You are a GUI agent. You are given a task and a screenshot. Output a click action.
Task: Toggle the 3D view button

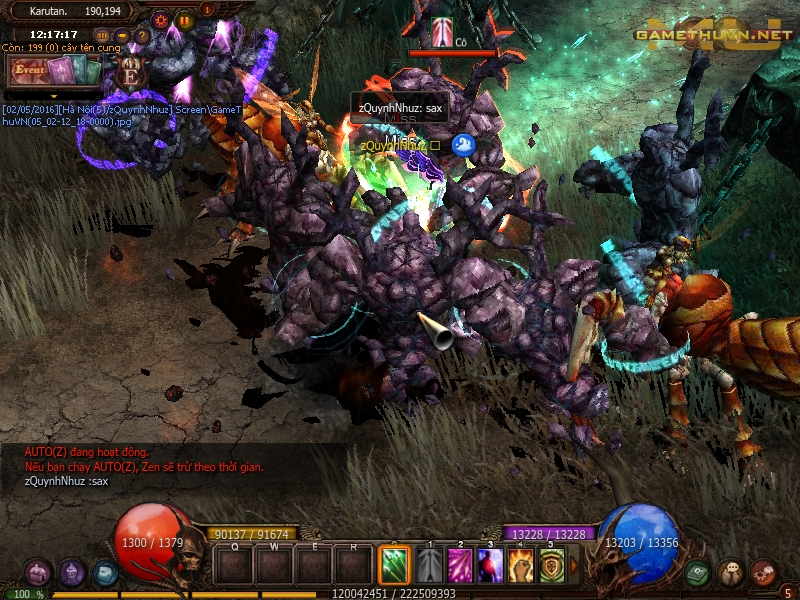click(x=103, y=37)
